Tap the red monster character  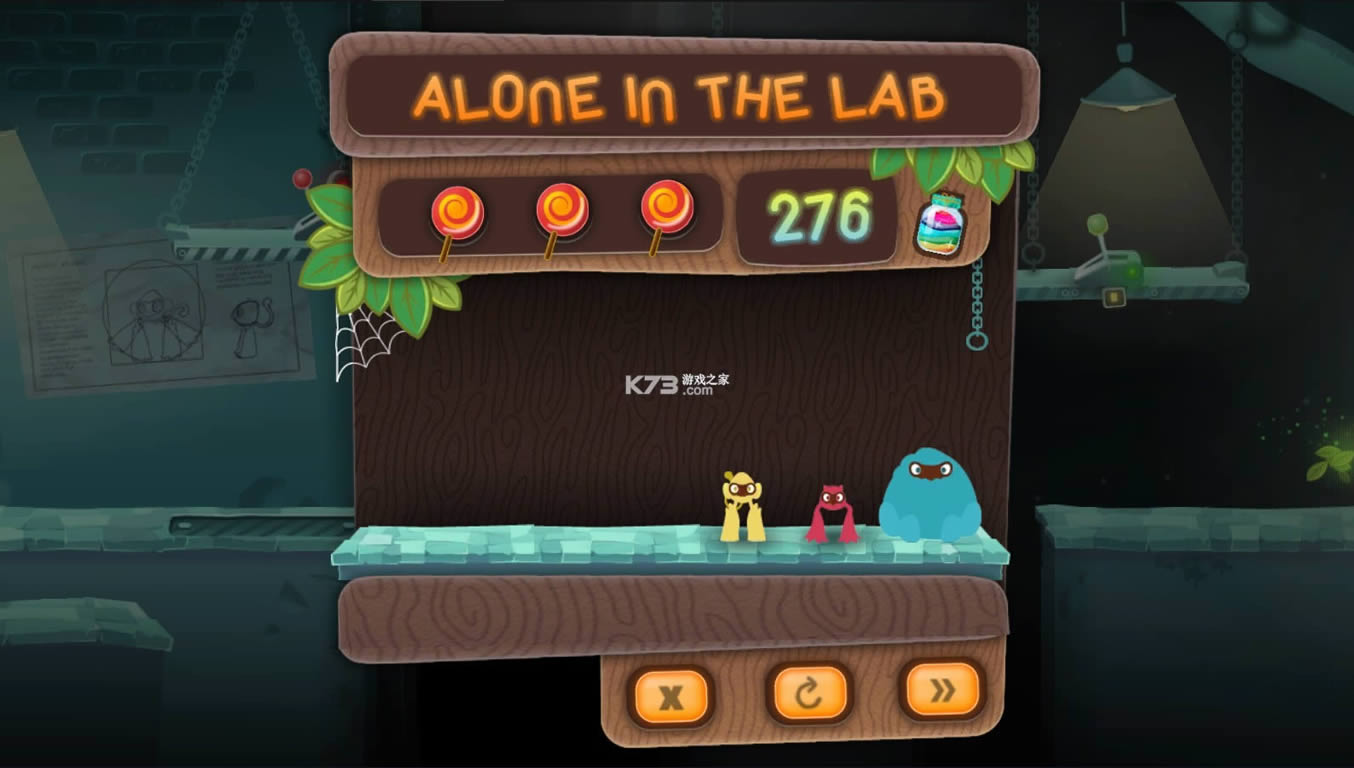[836, 512]
